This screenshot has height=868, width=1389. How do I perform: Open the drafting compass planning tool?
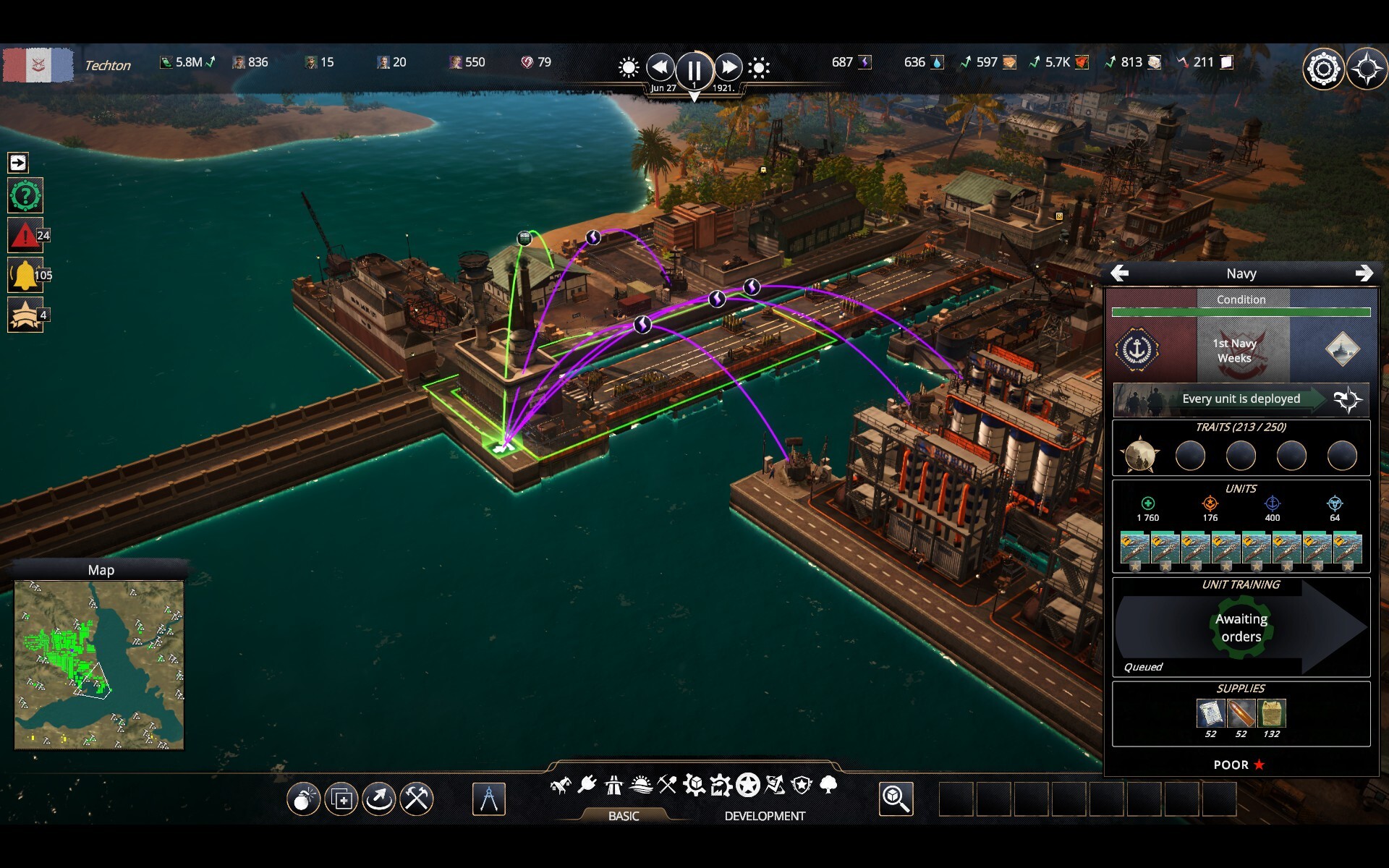click(x=488, y=799)
